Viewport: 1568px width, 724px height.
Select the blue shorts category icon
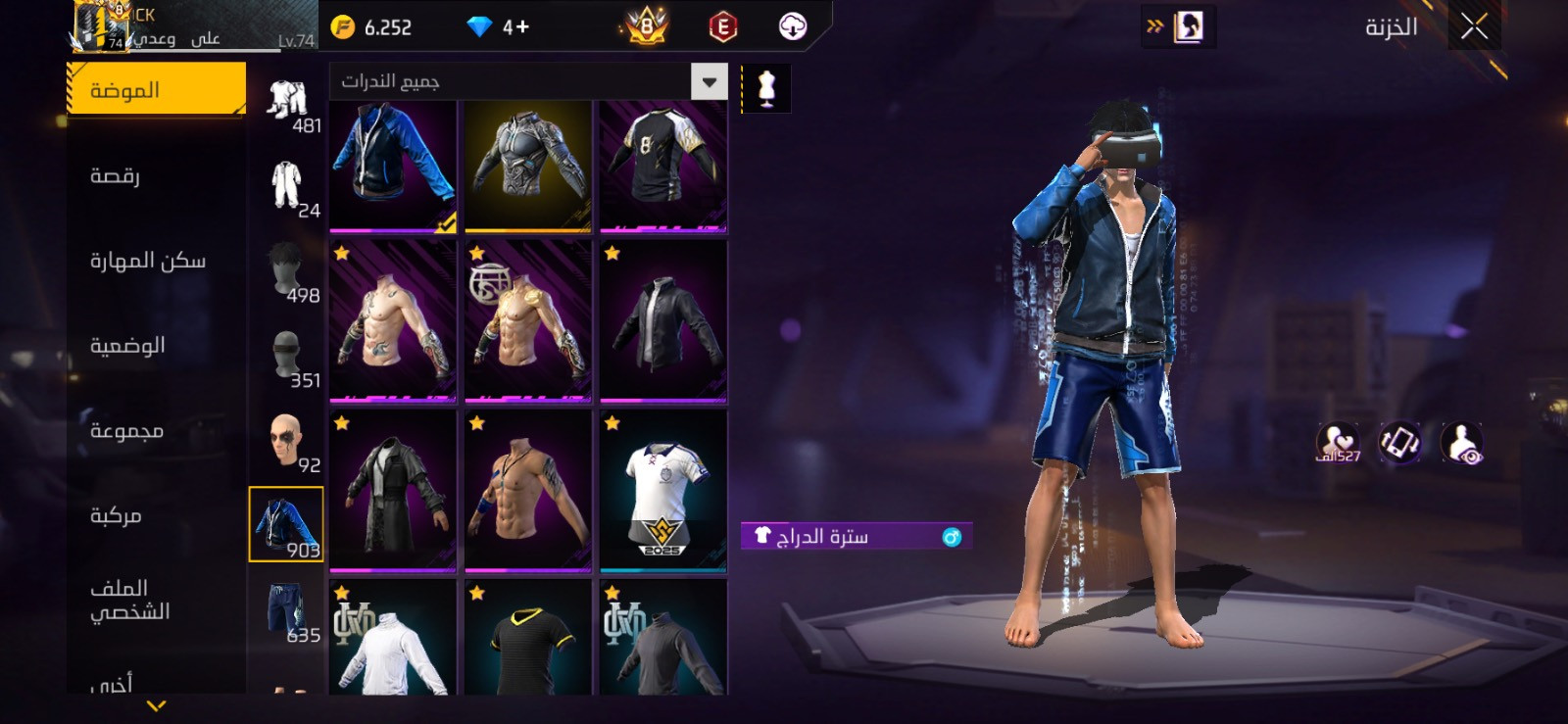tap(286, 609)
